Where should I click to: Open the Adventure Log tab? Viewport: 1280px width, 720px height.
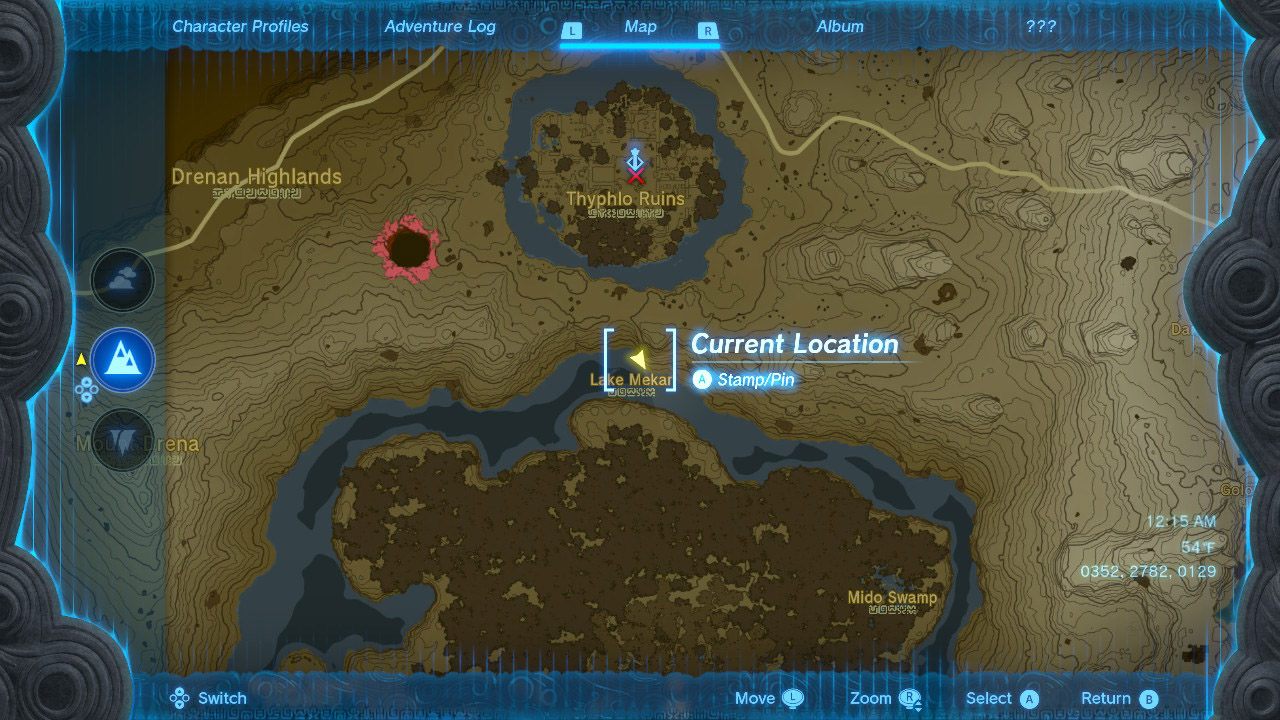(440, 27)
